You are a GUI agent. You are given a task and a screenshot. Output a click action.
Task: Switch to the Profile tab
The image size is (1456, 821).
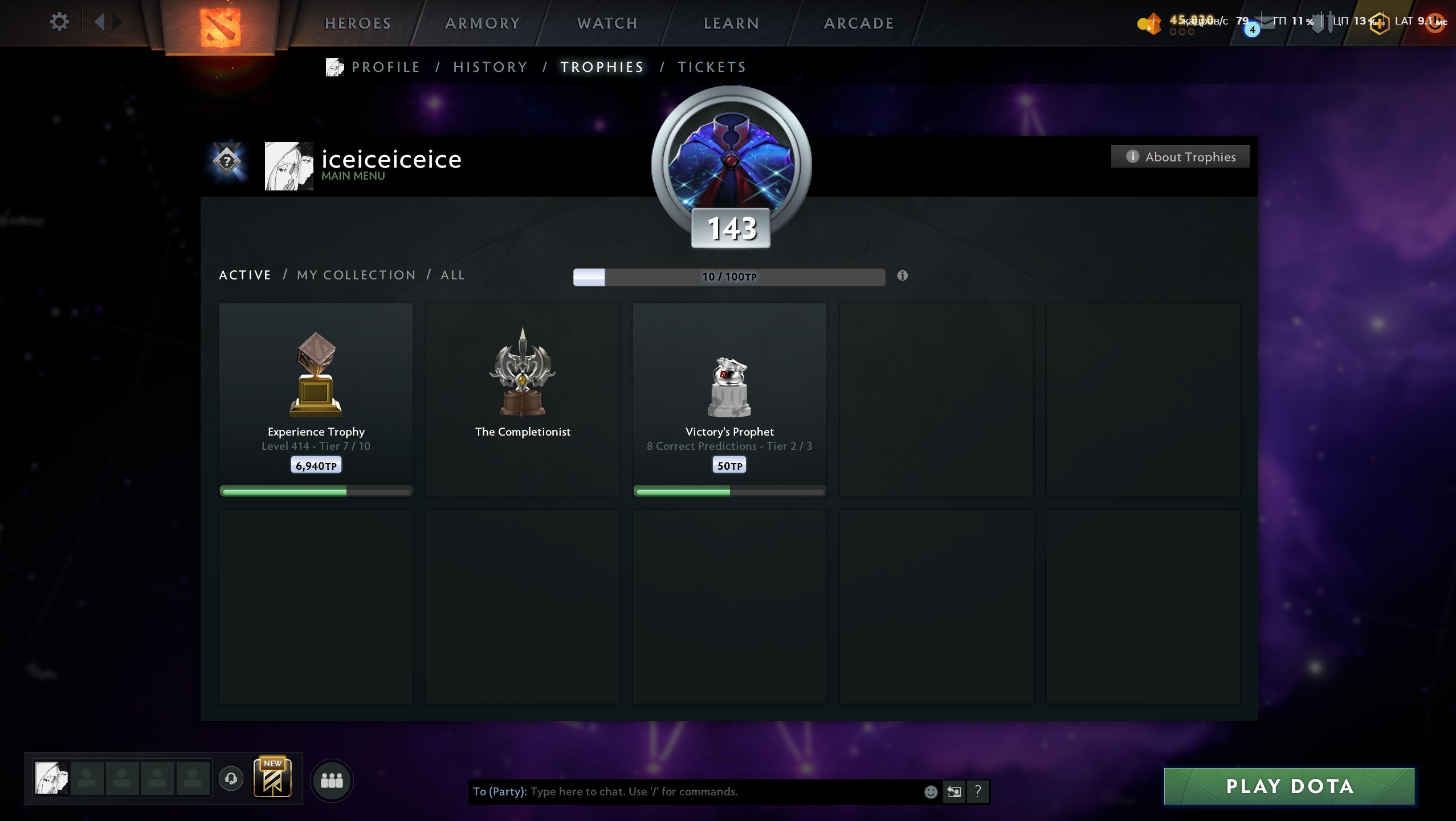386,67
